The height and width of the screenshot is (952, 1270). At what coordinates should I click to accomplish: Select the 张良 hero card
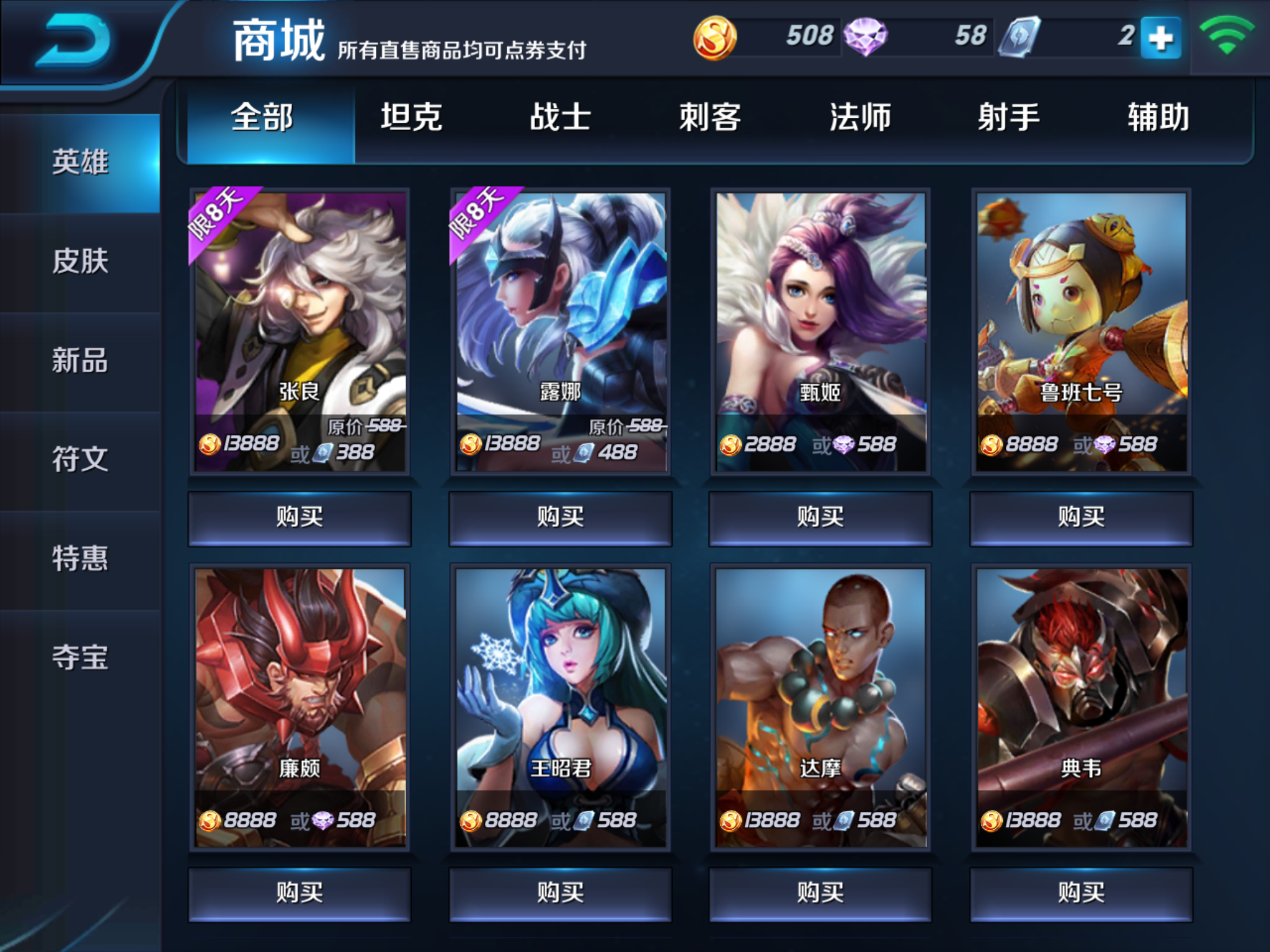300,332
